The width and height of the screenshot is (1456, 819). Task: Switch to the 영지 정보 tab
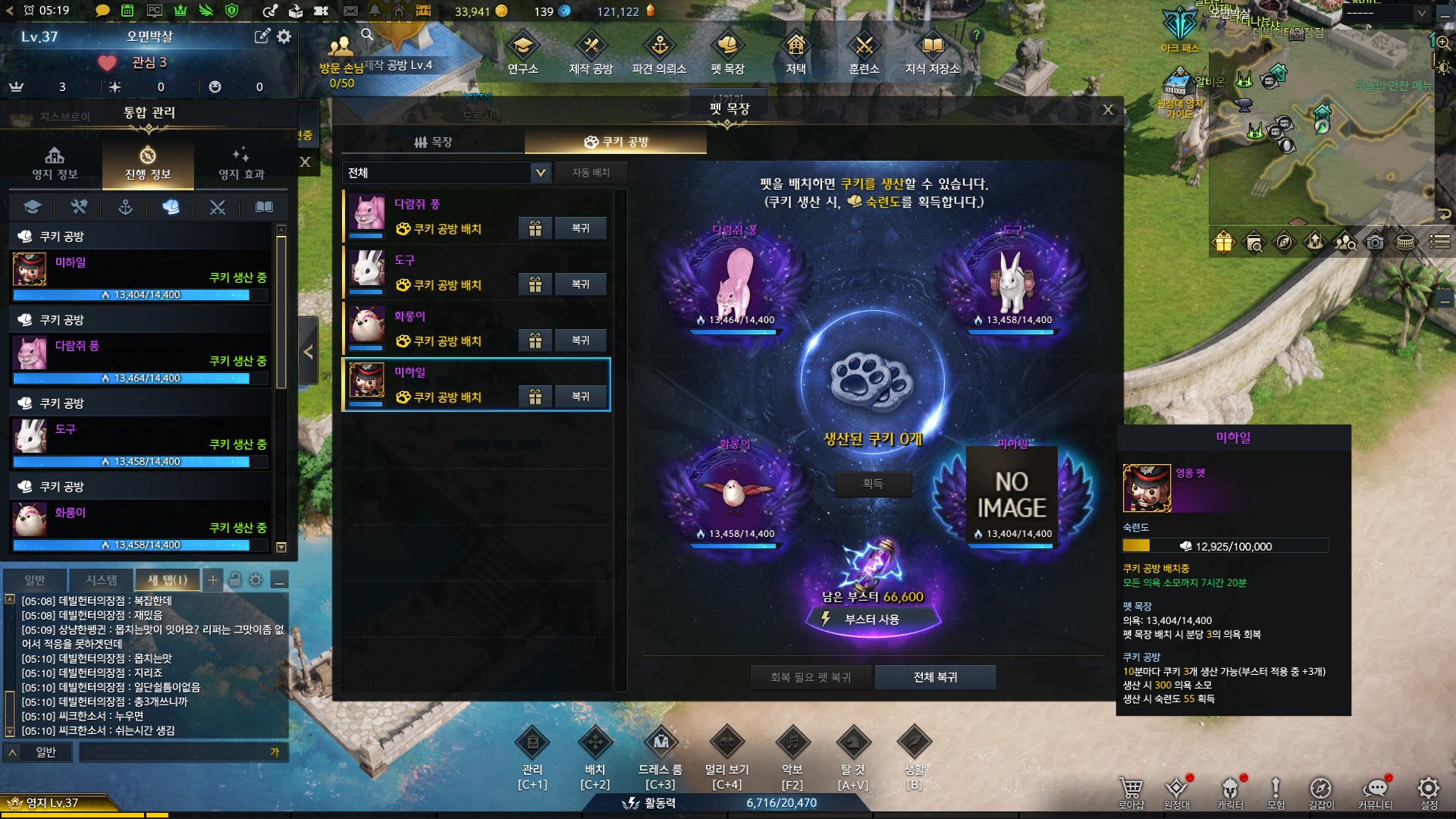(55, 164)
